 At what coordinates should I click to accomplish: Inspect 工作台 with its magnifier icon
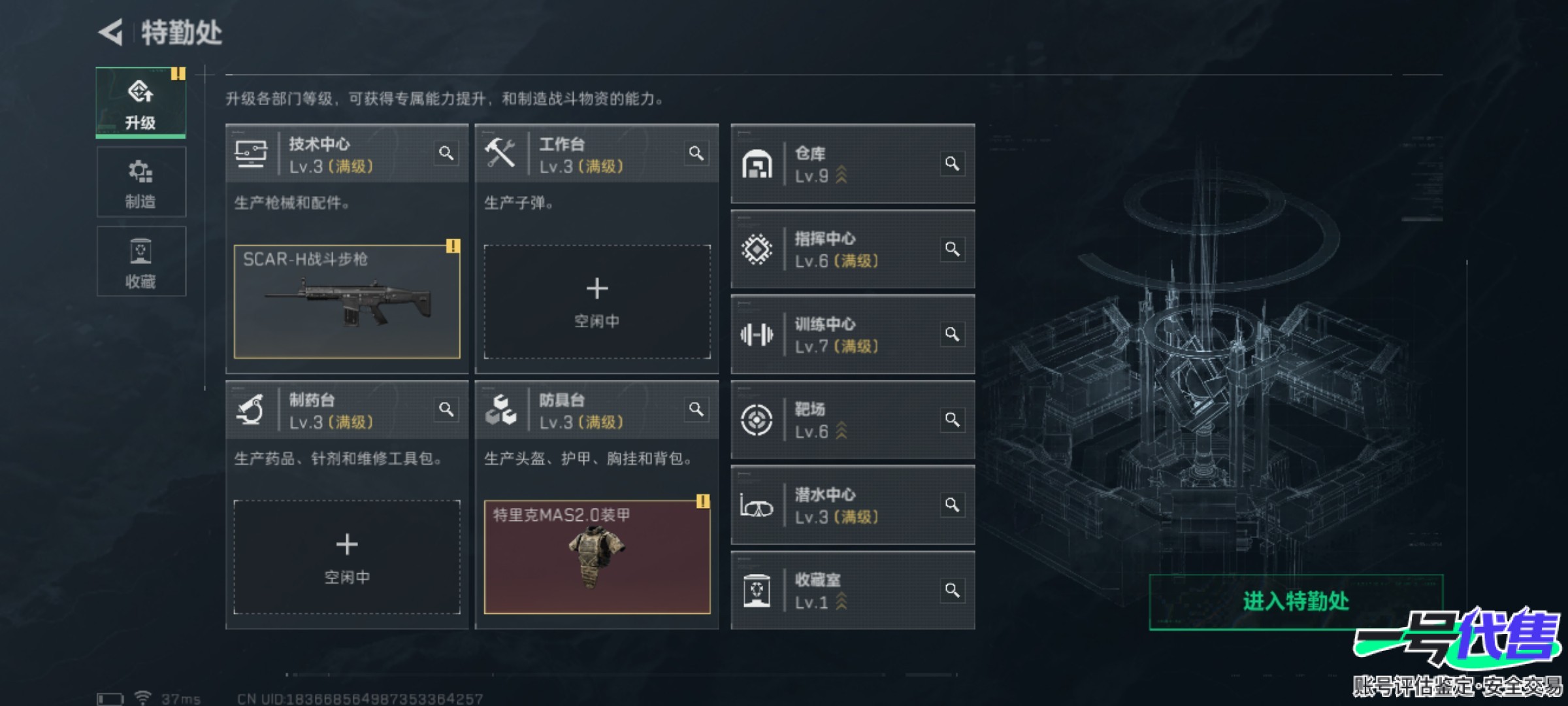coord(696,154)
